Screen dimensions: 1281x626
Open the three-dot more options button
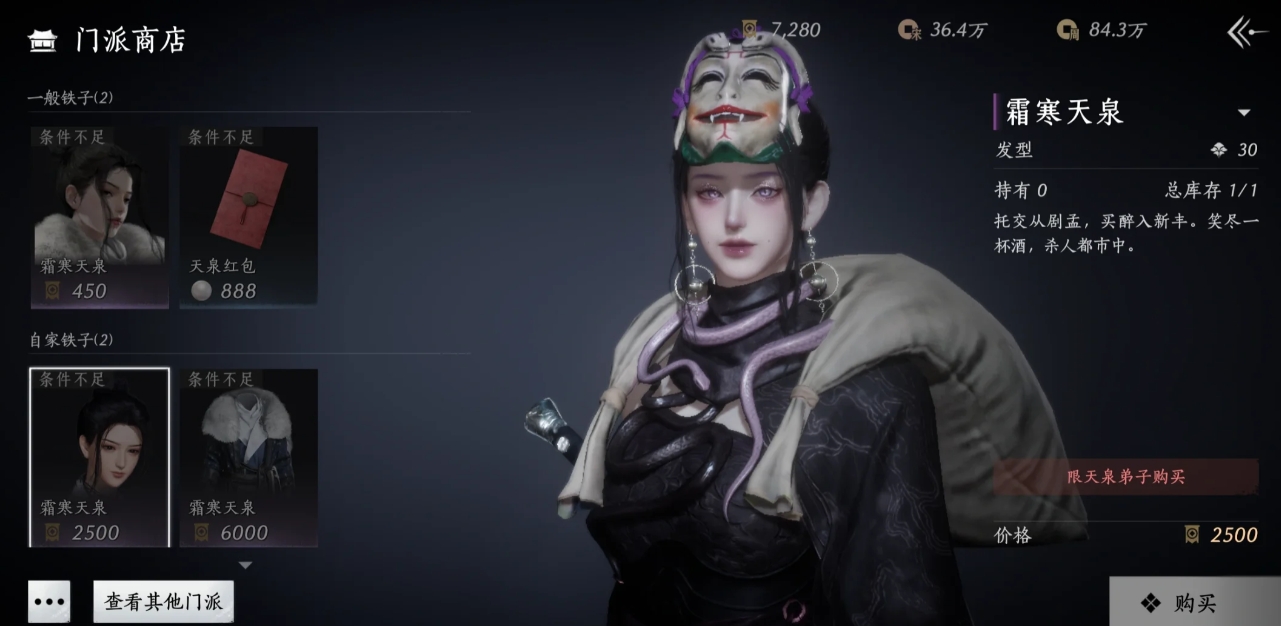pos(49,602)
